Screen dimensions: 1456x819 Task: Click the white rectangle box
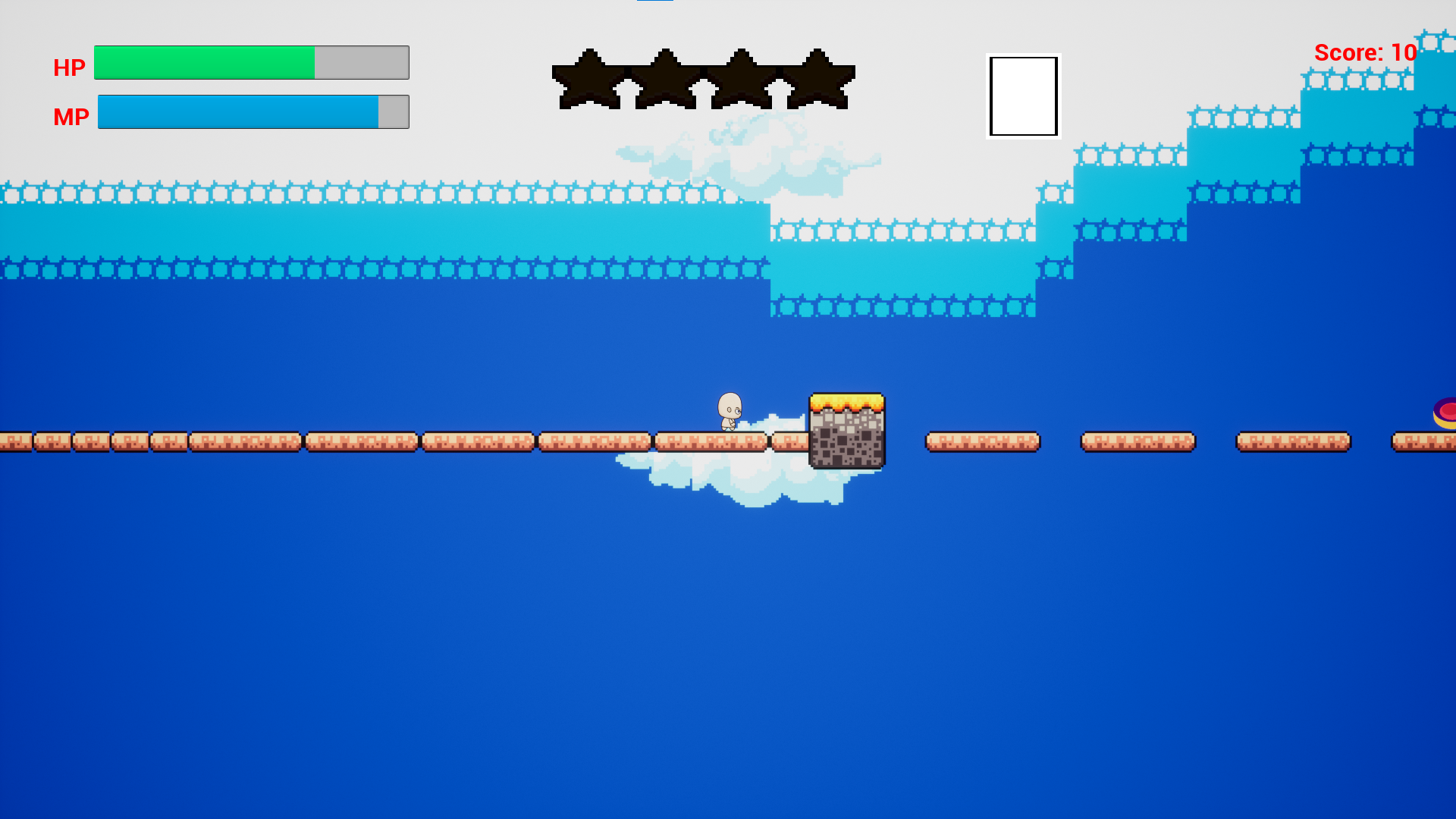click(x=1023, y=97)
